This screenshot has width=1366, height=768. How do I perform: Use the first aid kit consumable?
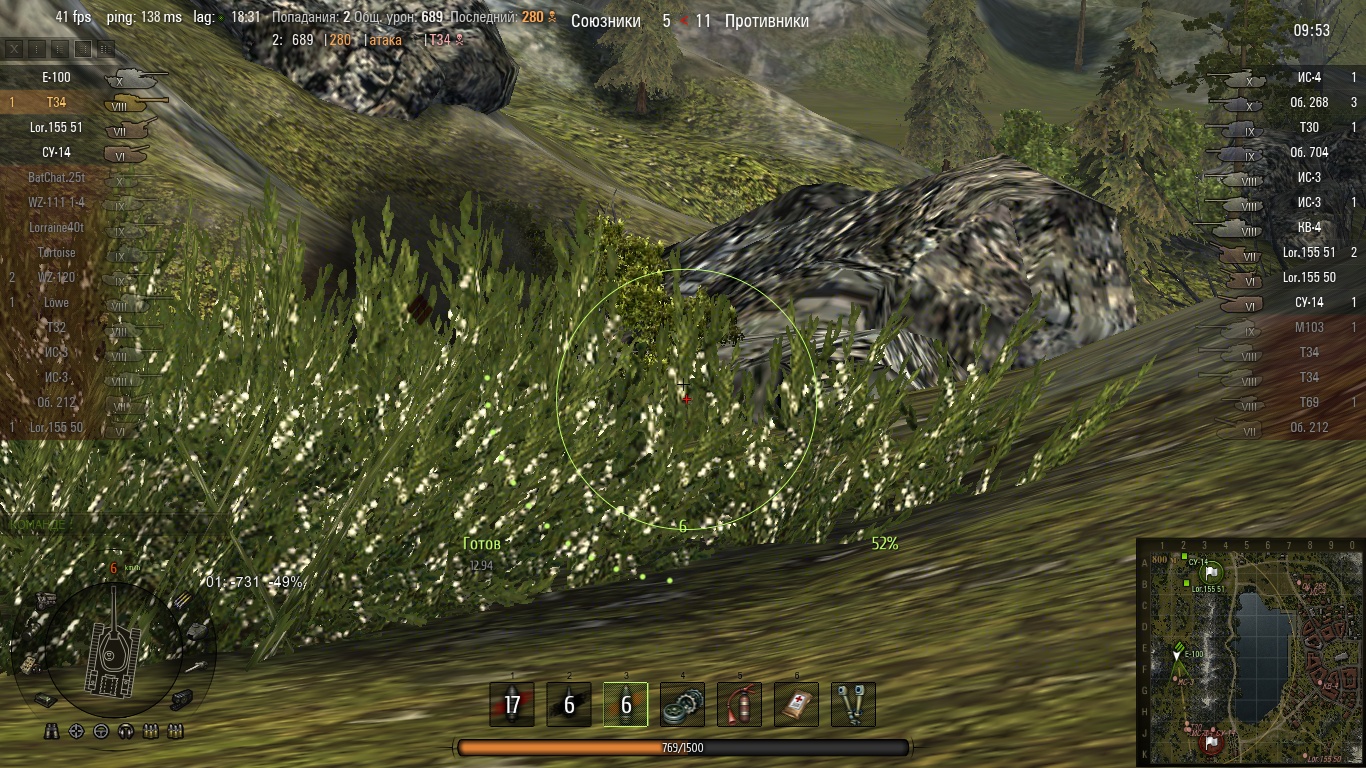point(796,704)
